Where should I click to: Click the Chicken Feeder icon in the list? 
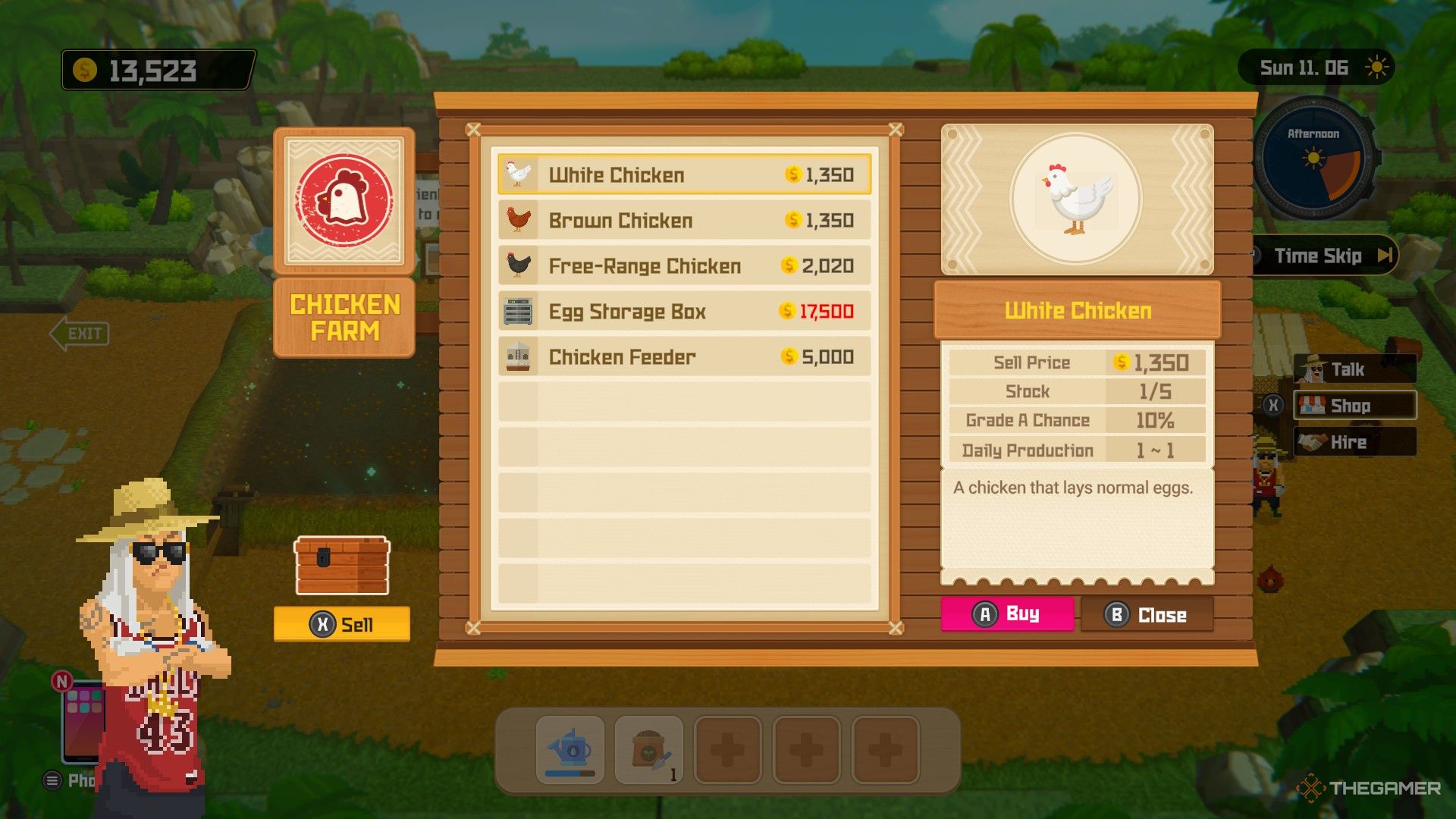coord(518,356)
